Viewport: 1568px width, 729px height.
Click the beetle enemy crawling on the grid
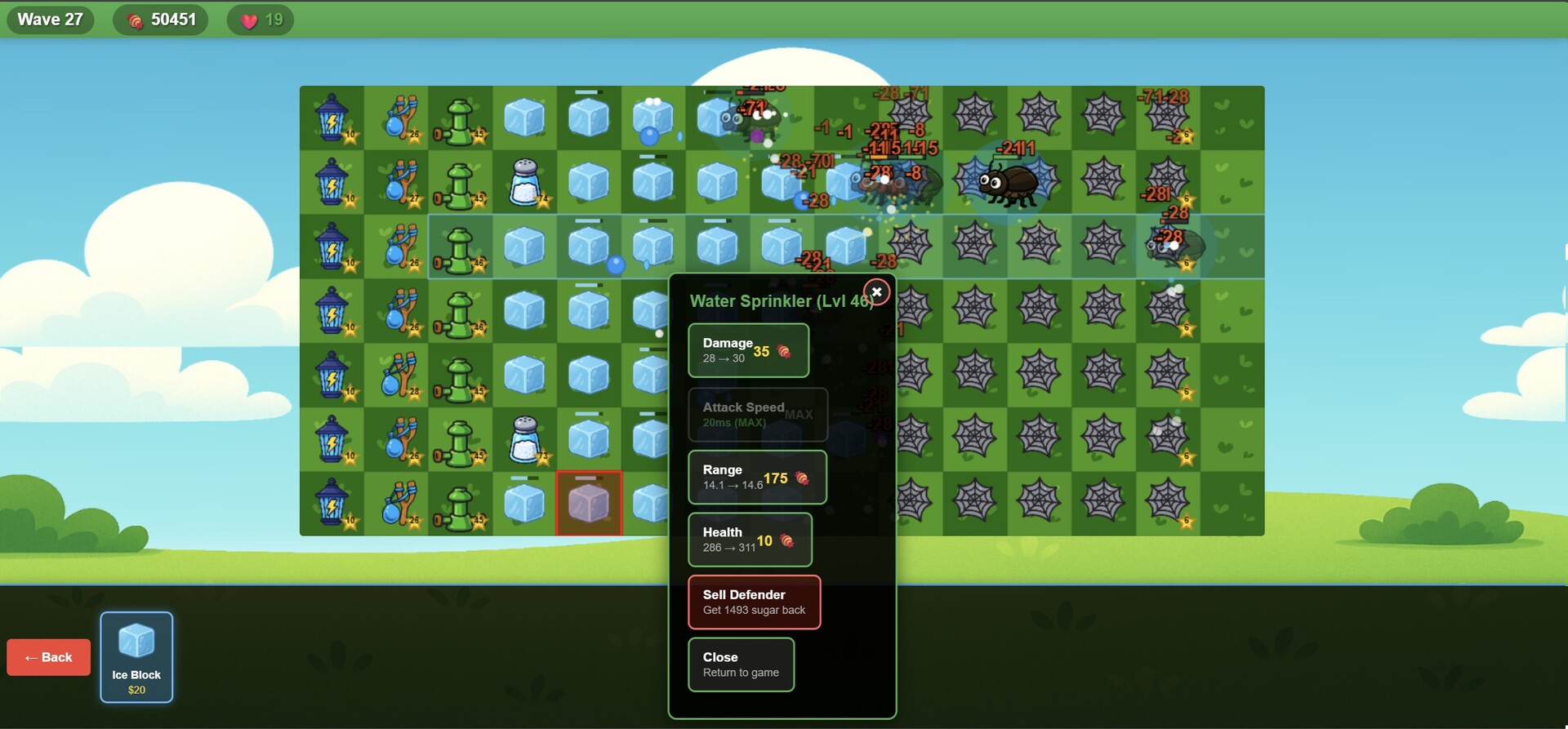tap(1009, 181)
